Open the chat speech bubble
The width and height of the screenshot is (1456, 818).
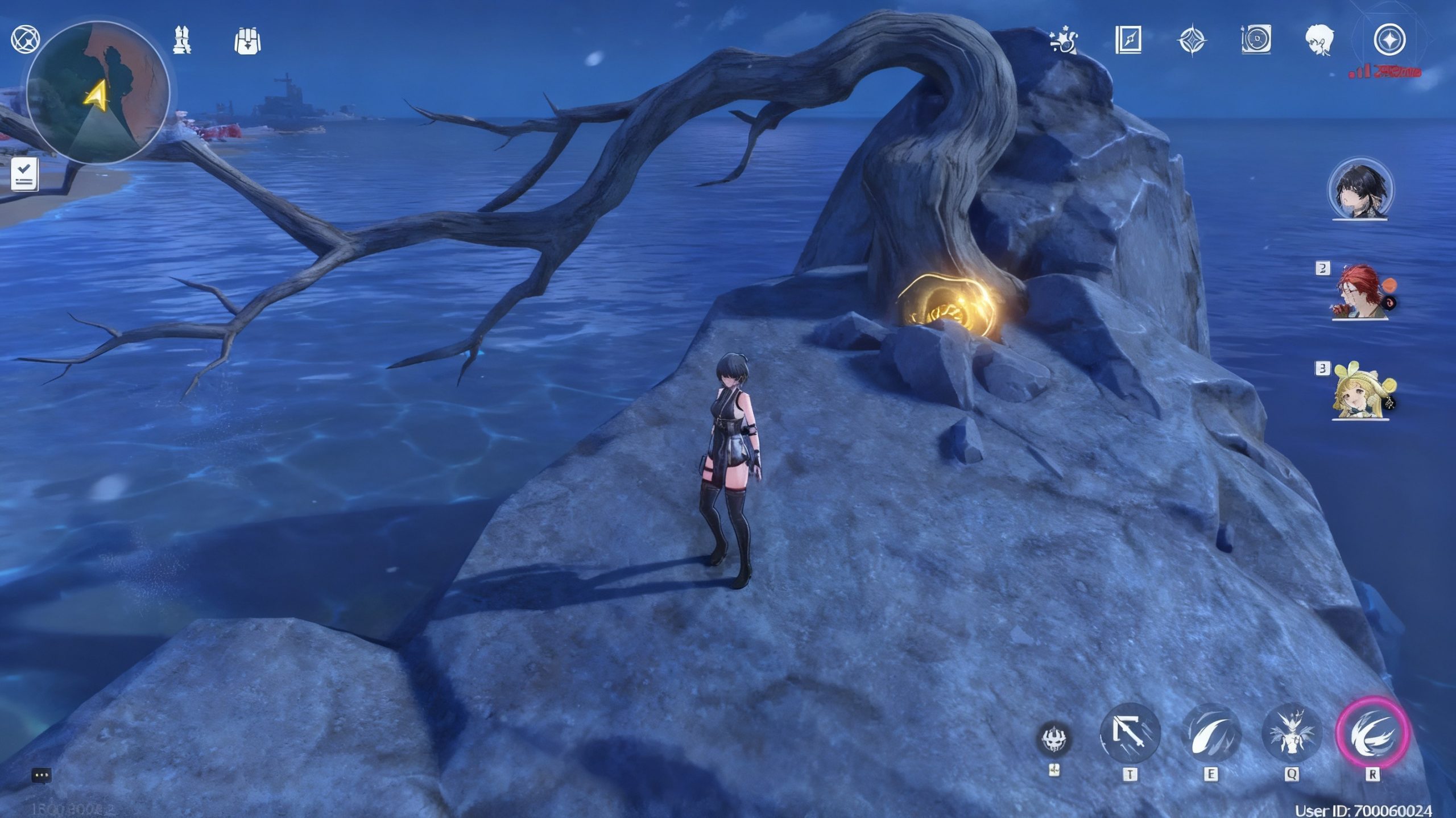pyautogui.click(x=42, y=775)
